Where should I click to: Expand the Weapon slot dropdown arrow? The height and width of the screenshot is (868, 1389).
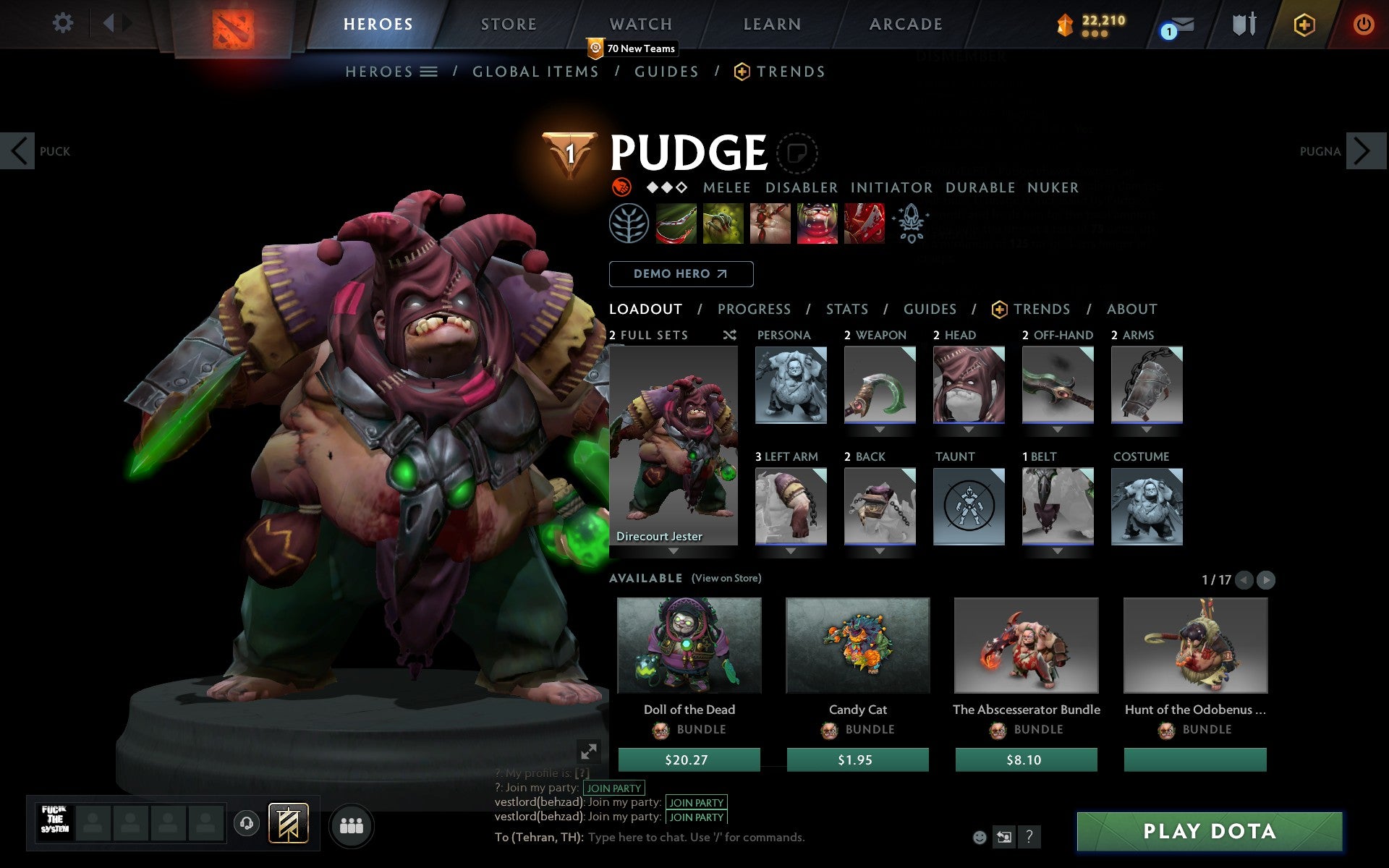coord(879,429)
